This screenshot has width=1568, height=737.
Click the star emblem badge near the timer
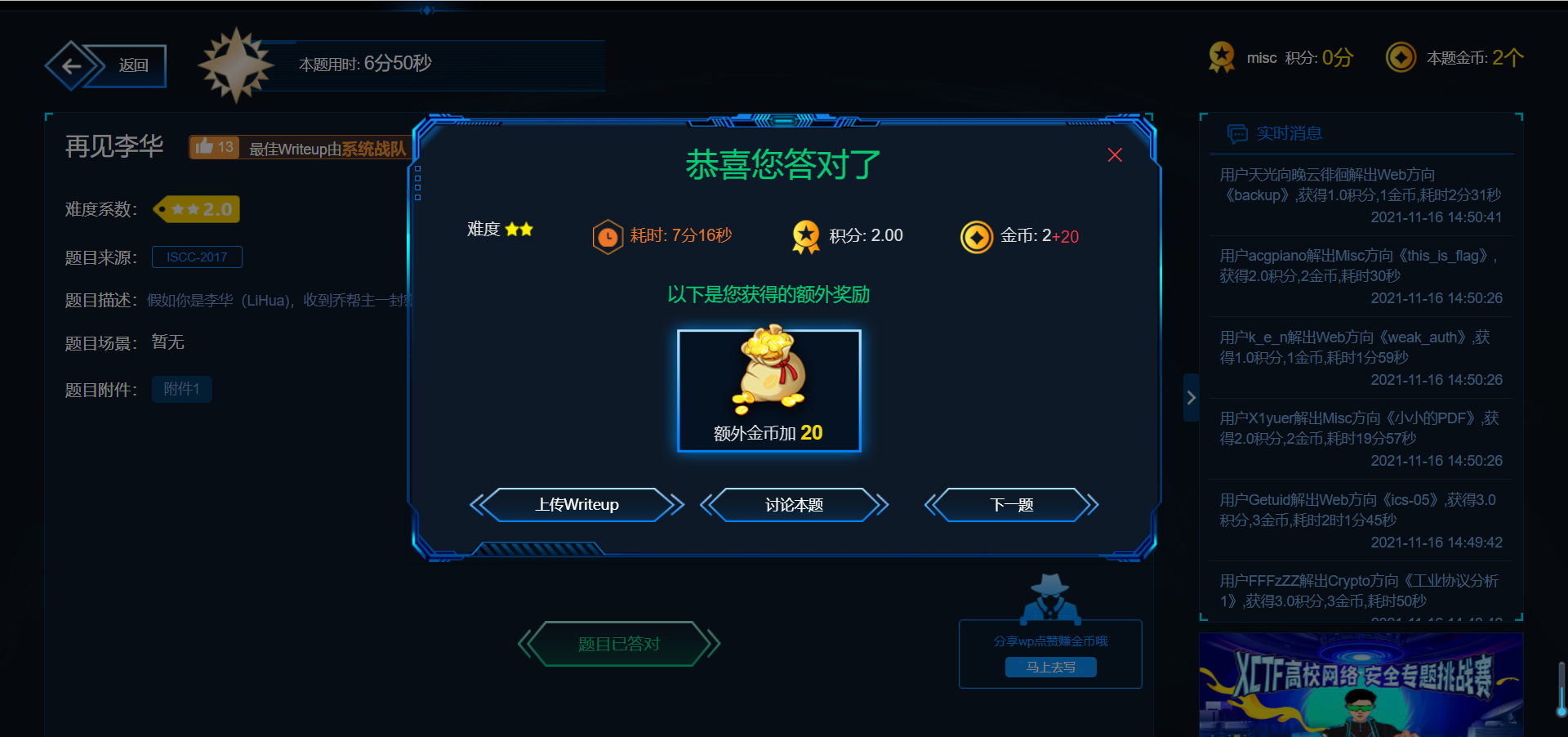pyautogui.click(x=236, y=65)
